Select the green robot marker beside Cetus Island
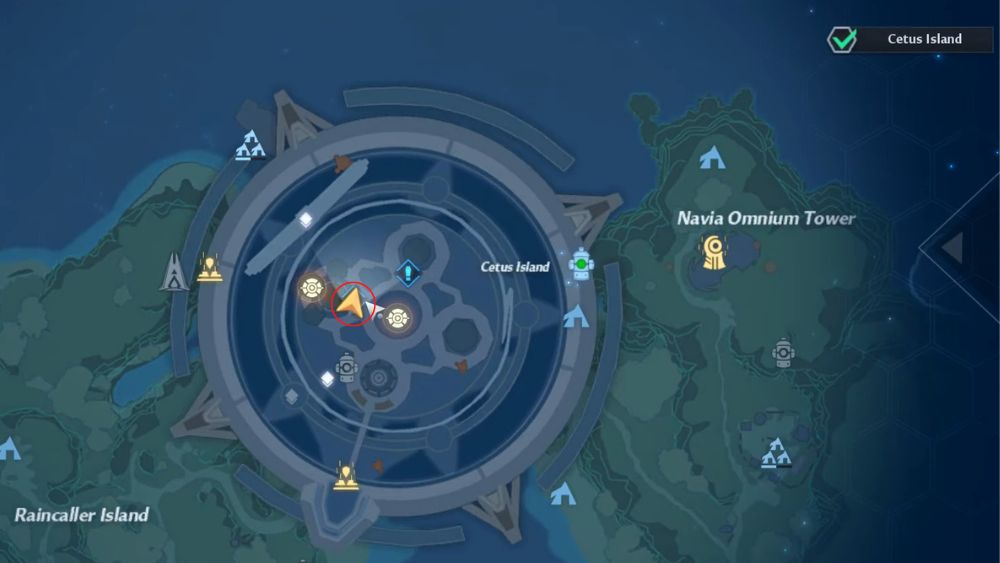 click(581, 264)
